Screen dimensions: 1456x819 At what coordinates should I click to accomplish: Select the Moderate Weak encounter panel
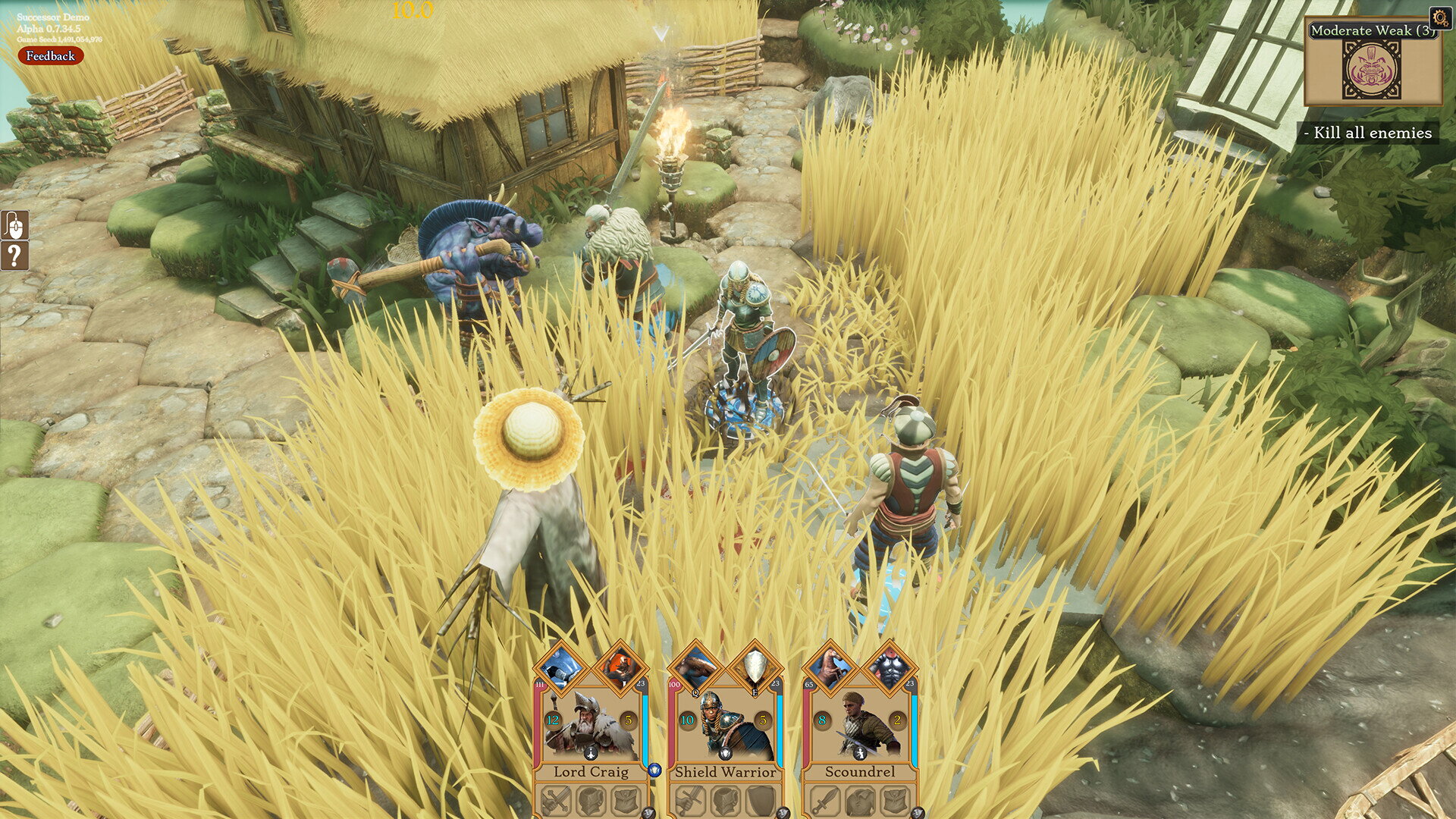(x=1373, y=64)
